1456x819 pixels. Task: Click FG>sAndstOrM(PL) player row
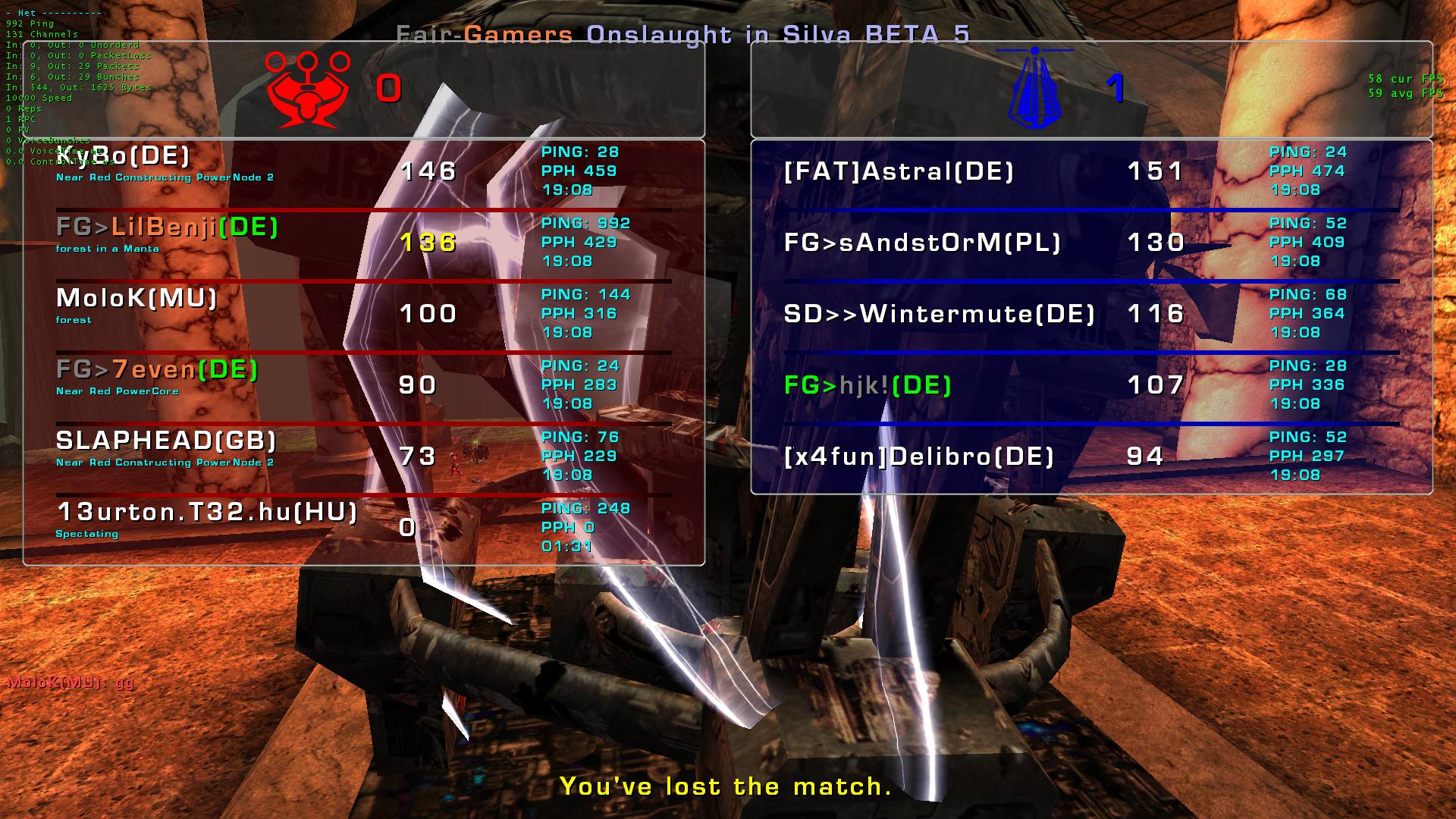[x=922, y=243]
